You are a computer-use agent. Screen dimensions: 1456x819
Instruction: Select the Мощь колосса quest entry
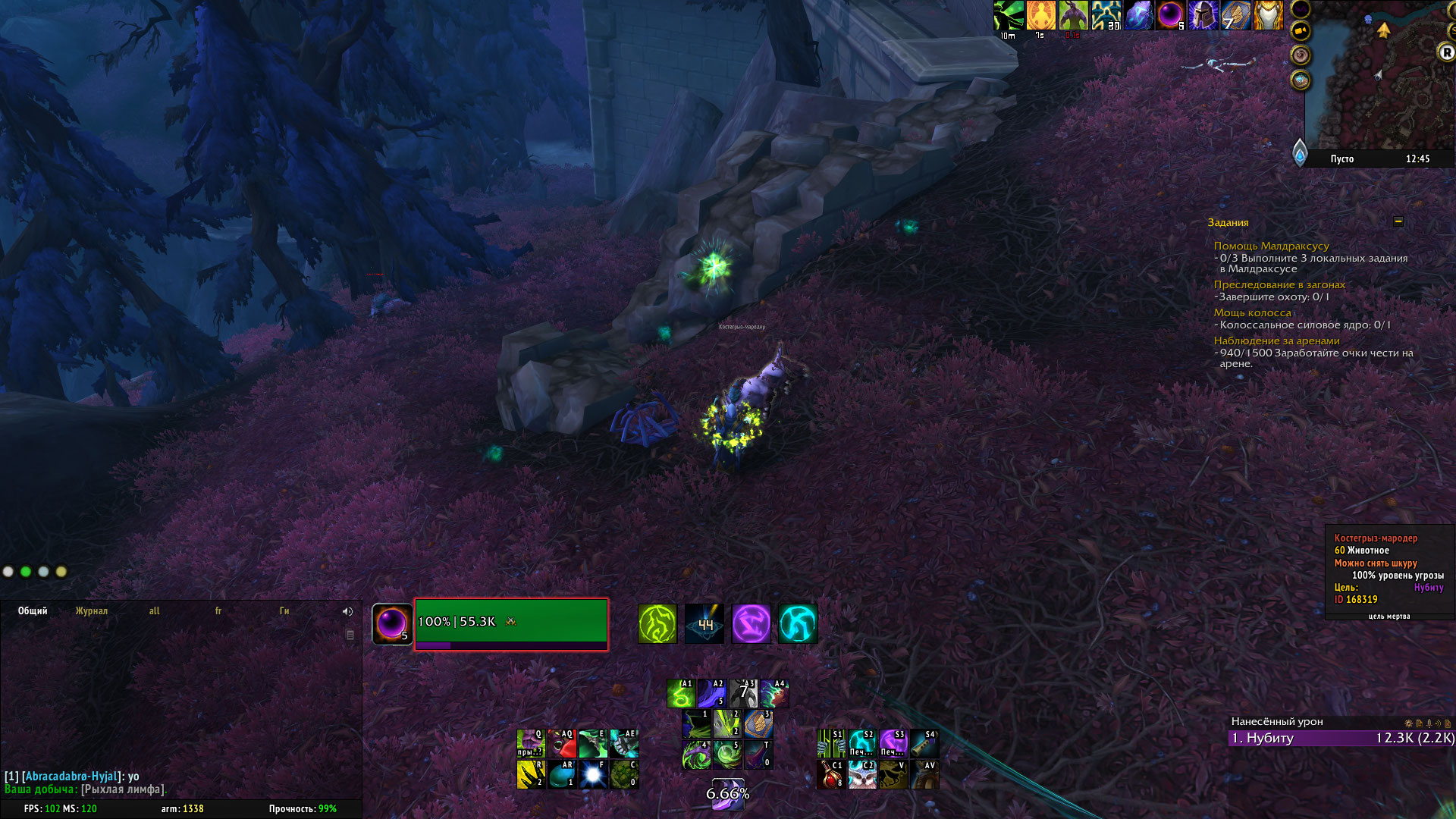(1252, 312)
